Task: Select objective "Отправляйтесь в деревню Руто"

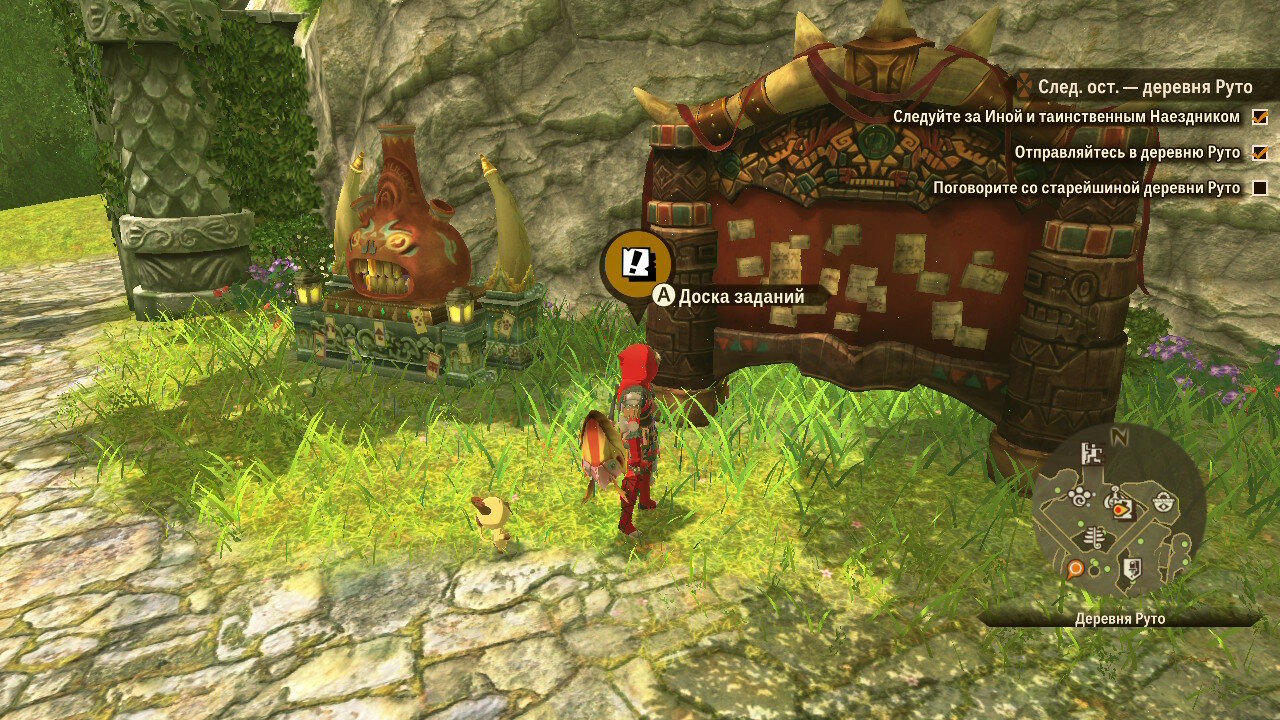Action: (x=1127, y=153)
